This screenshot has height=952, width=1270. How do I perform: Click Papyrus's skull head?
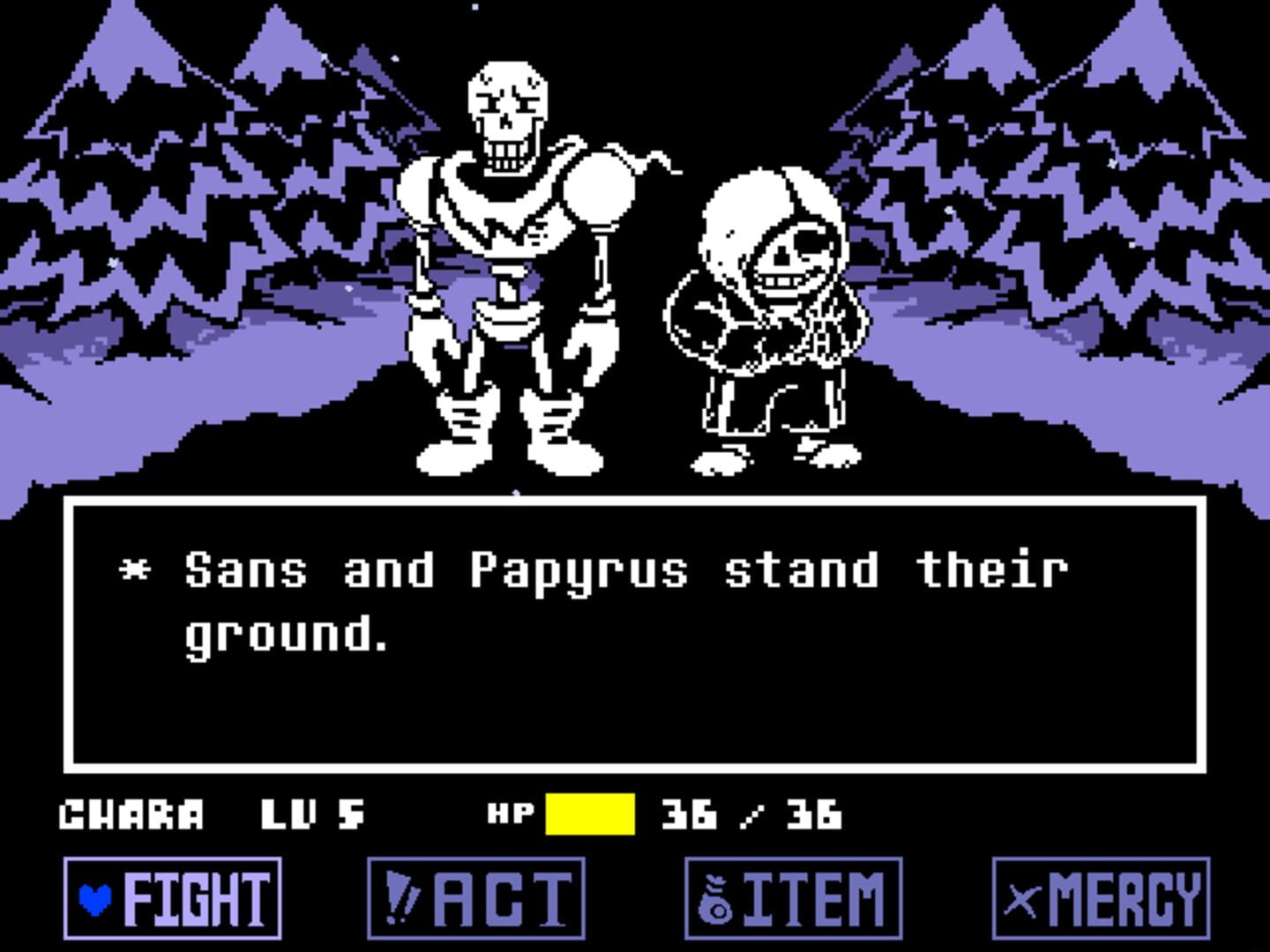507,106
